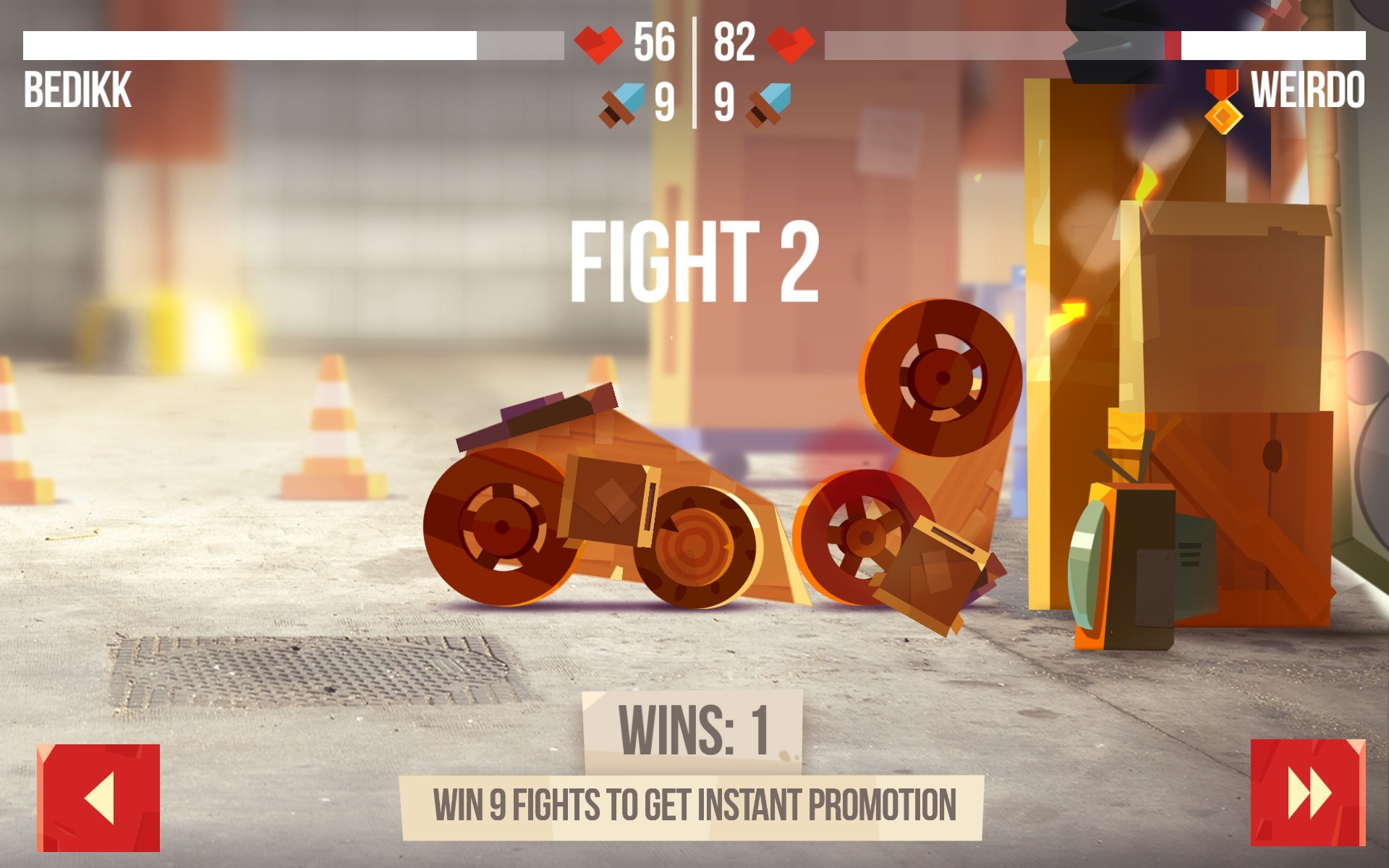Skip the fight with the fast-forward button
Viewport: 1389px width, 868px height.
(1307, 792)
